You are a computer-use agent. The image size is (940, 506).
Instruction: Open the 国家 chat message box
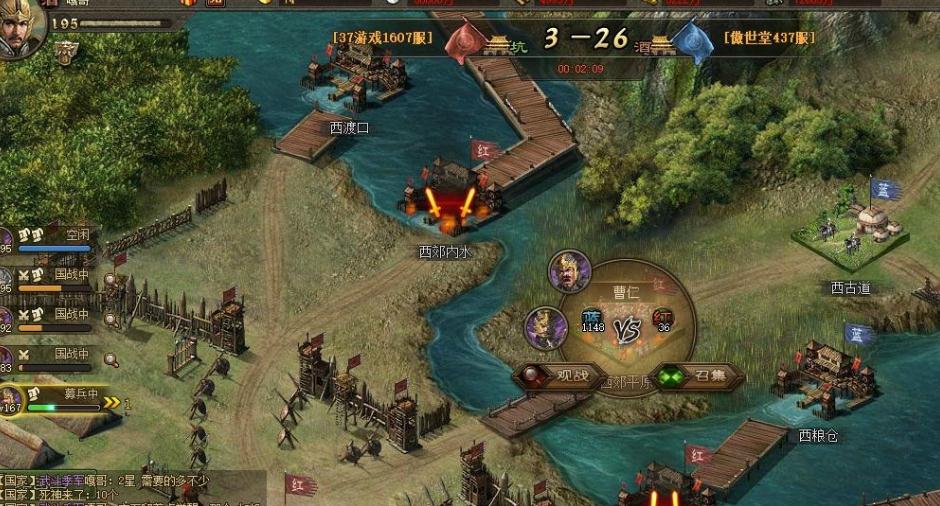(130, 488)
